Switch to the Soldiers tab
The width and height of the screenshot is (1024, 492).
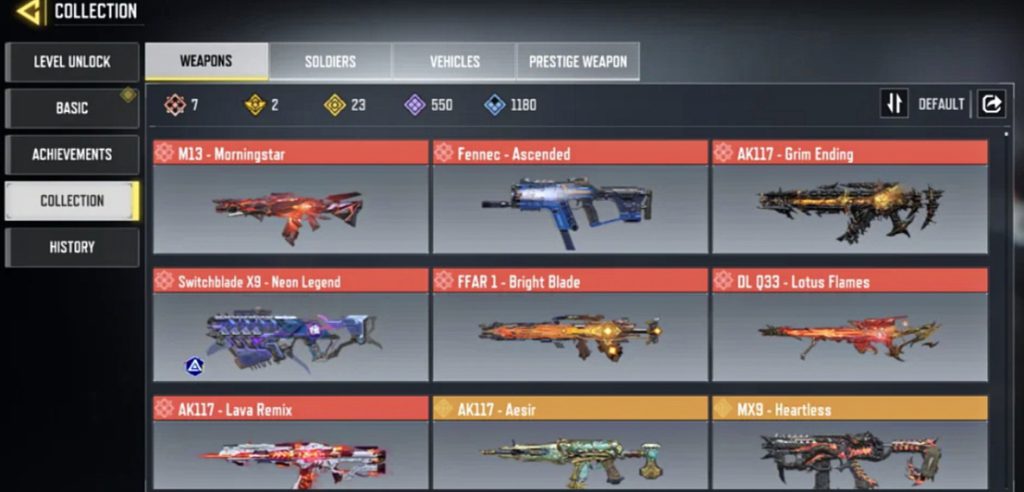(330, 62)
